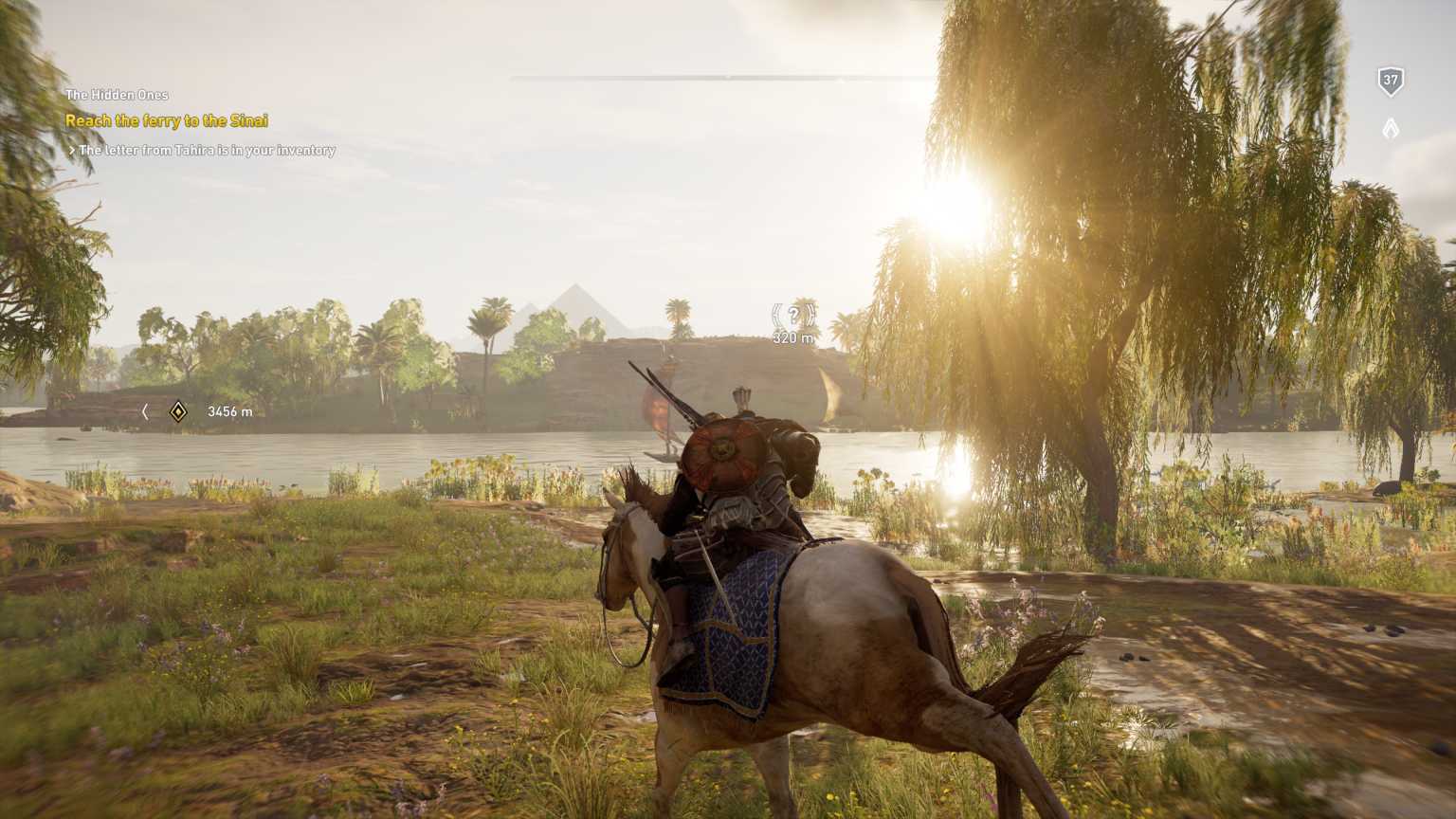Expand the chevron left of 3456 m

[x=144, y=411]
